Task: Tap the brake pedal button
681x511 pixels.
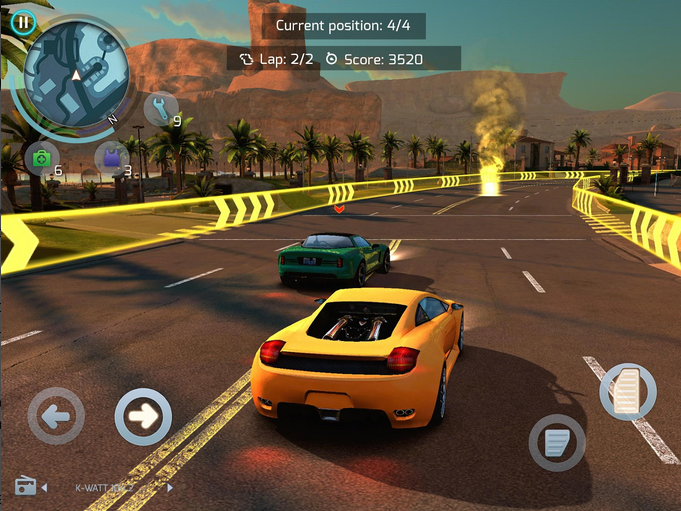Action: click(557, 442)
